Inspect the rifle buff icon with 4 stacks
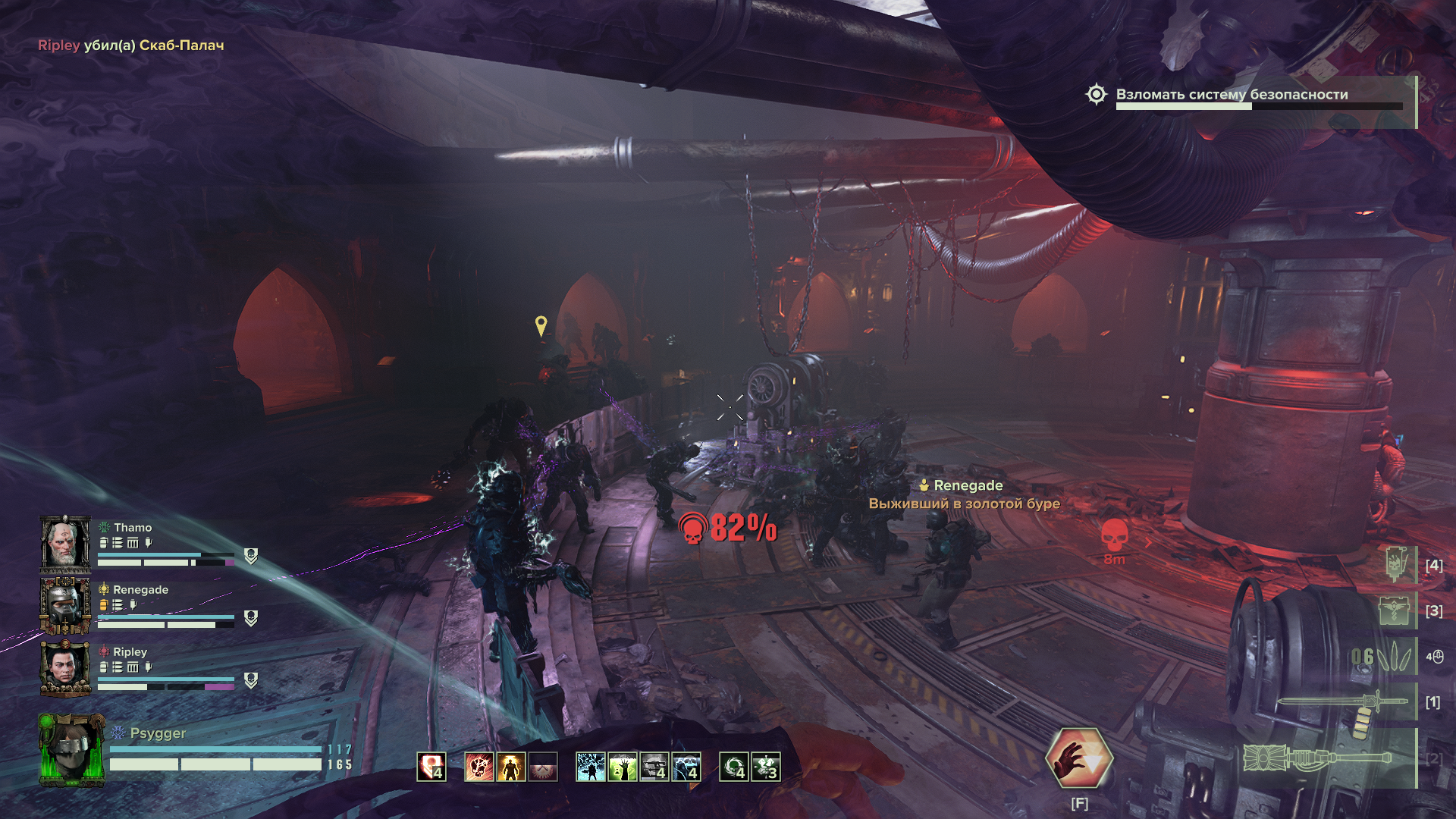Screen dimensions: 1456x819 654,767
